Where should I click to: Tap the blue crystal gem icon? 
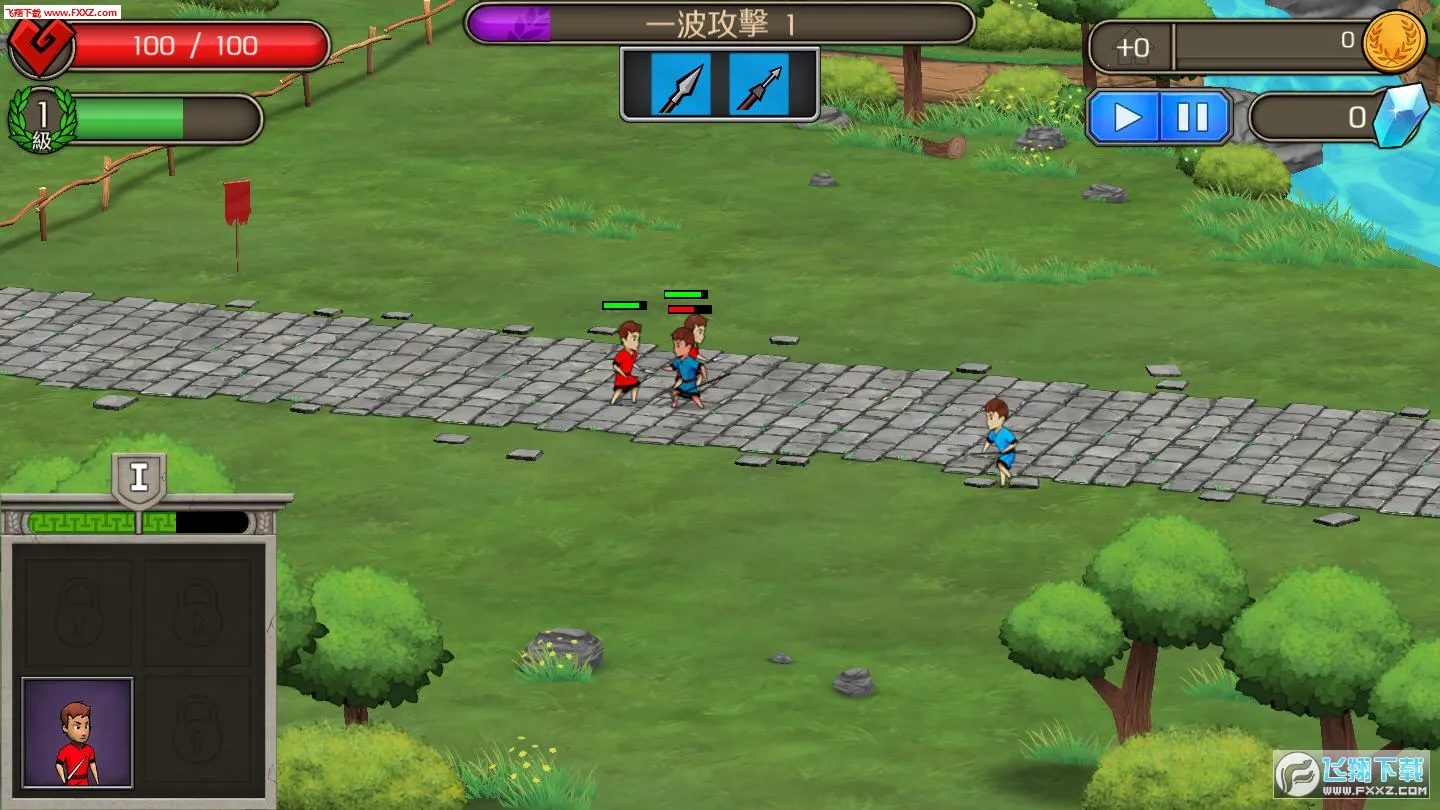pyautogui.click(x=1400, y=115)
